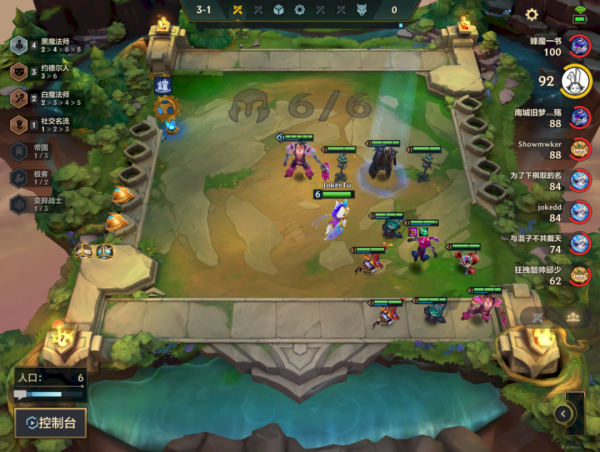
Task: Expand the side panel with left arrow
Action: [x=565, y=413]
